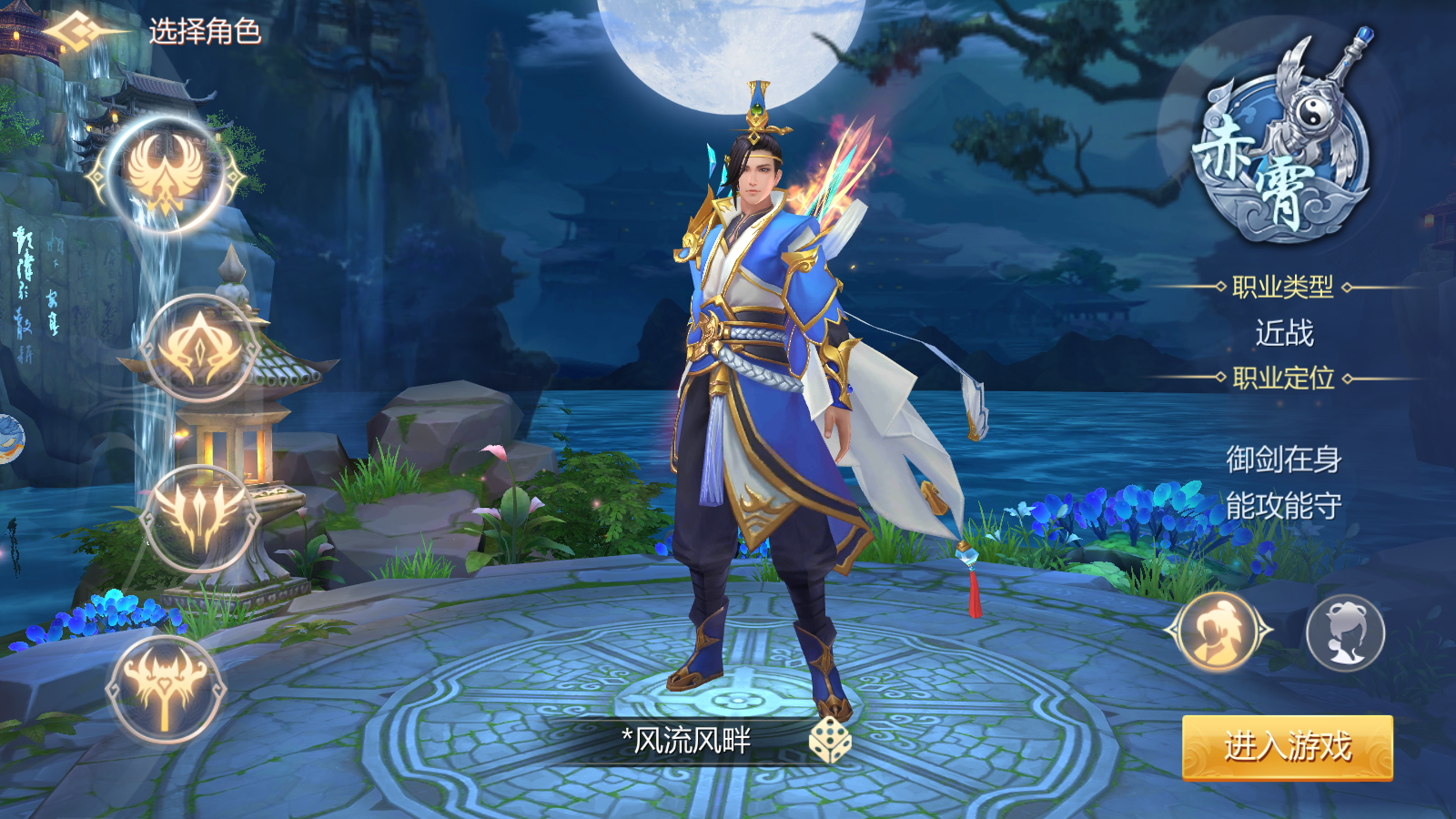Click the name field showing *风流风畔

pyautogui.click(x=687, y=740)
